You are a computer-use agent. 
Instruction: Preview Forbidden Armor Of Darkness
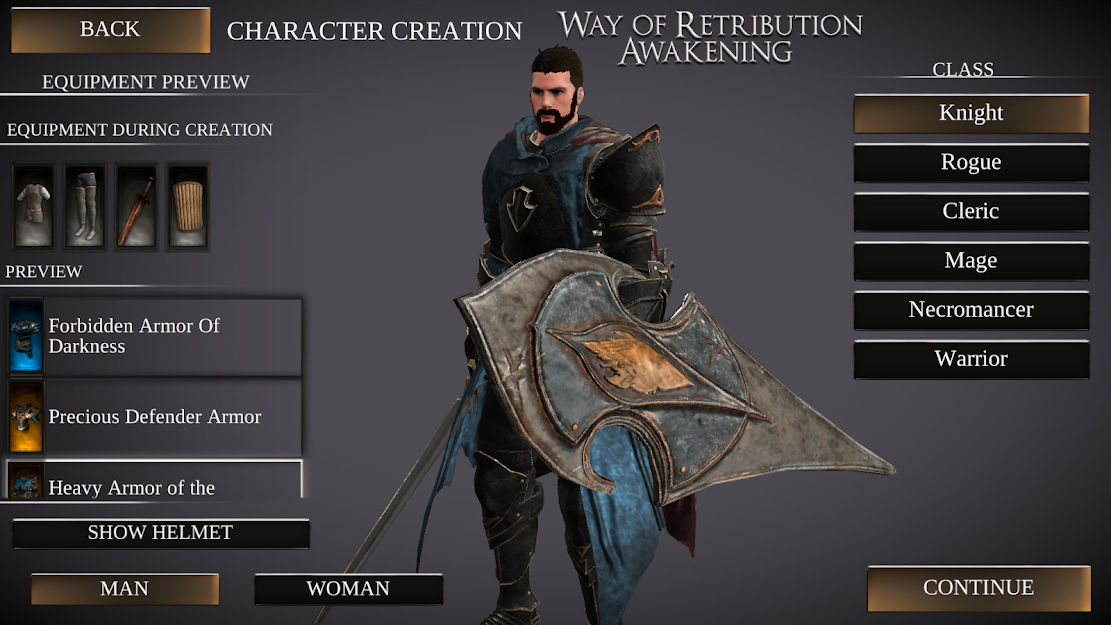pyautogui.click(x=155, y=336)
